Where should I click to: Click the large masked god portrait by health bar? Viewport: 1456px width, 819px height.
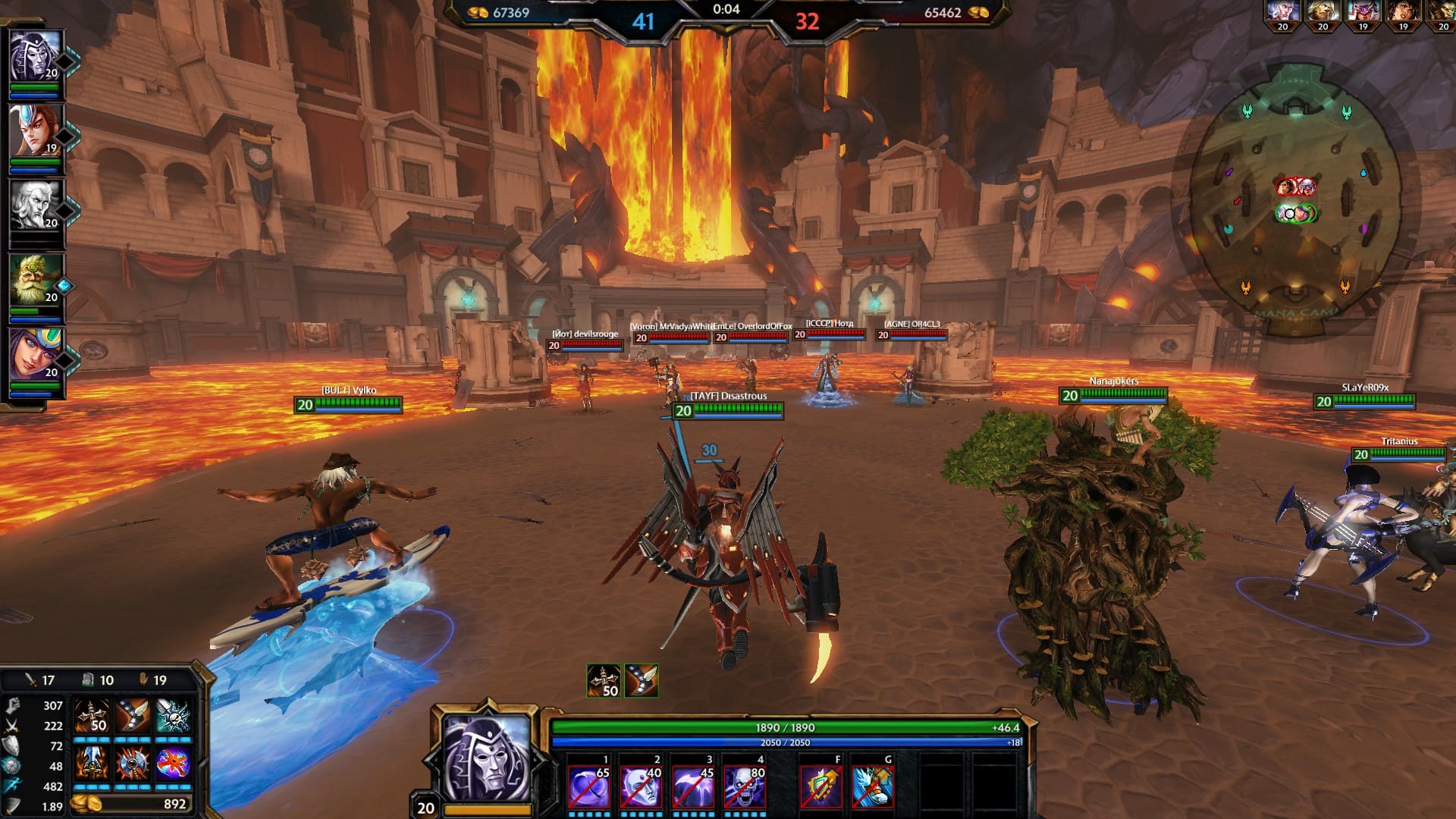(487, 758)
